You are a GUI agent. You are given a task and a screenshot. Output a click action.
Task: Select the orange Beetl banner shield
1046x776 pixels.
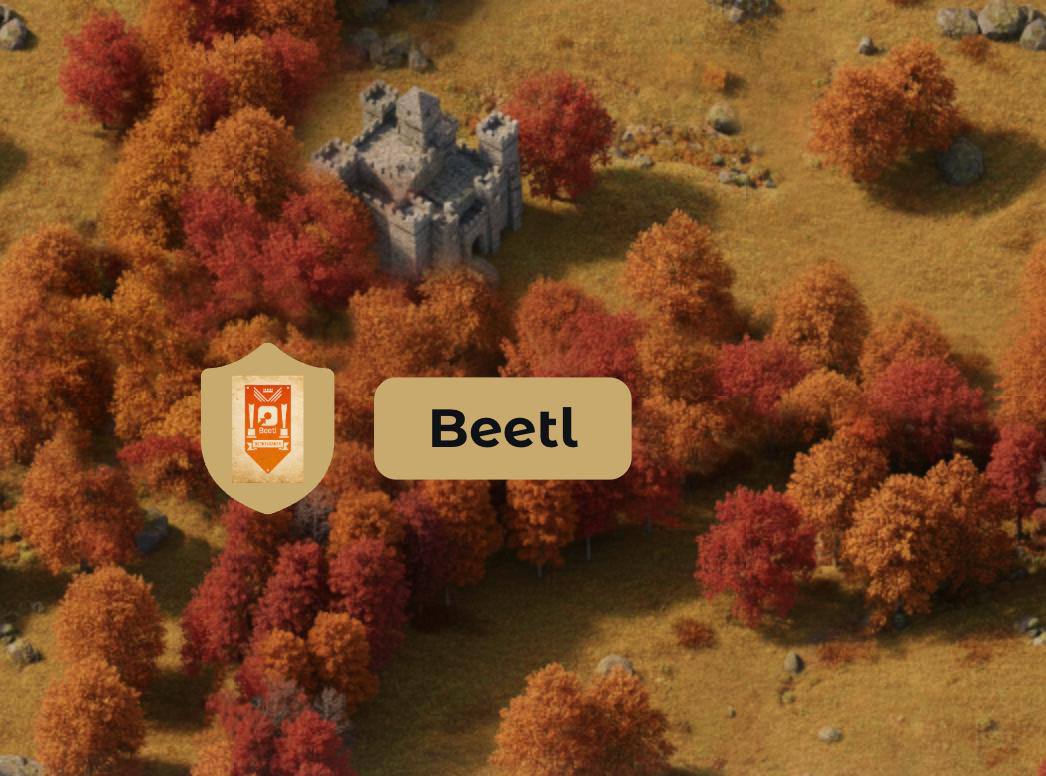267,428
